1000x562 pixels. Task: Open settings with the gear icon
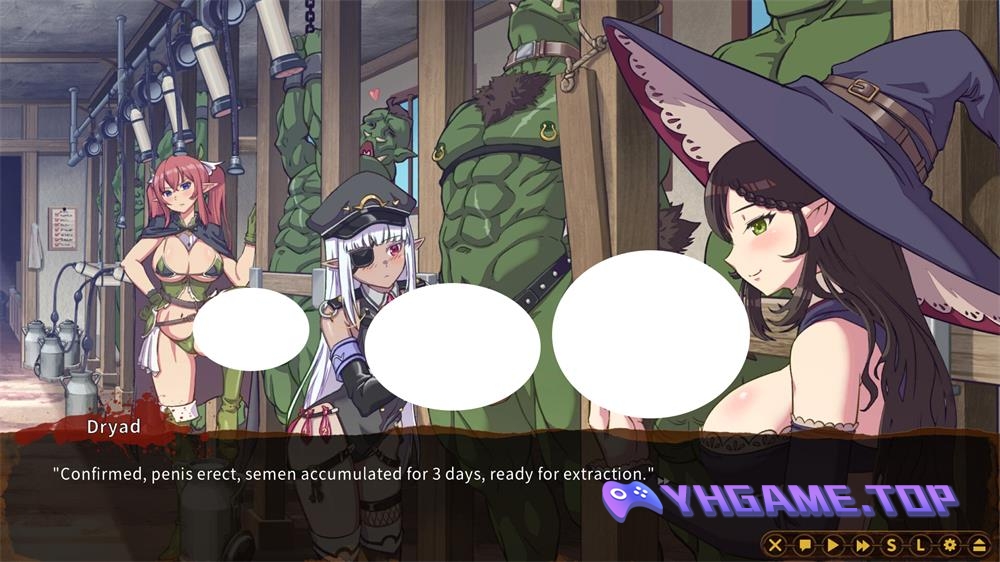[x=949, y=545]
